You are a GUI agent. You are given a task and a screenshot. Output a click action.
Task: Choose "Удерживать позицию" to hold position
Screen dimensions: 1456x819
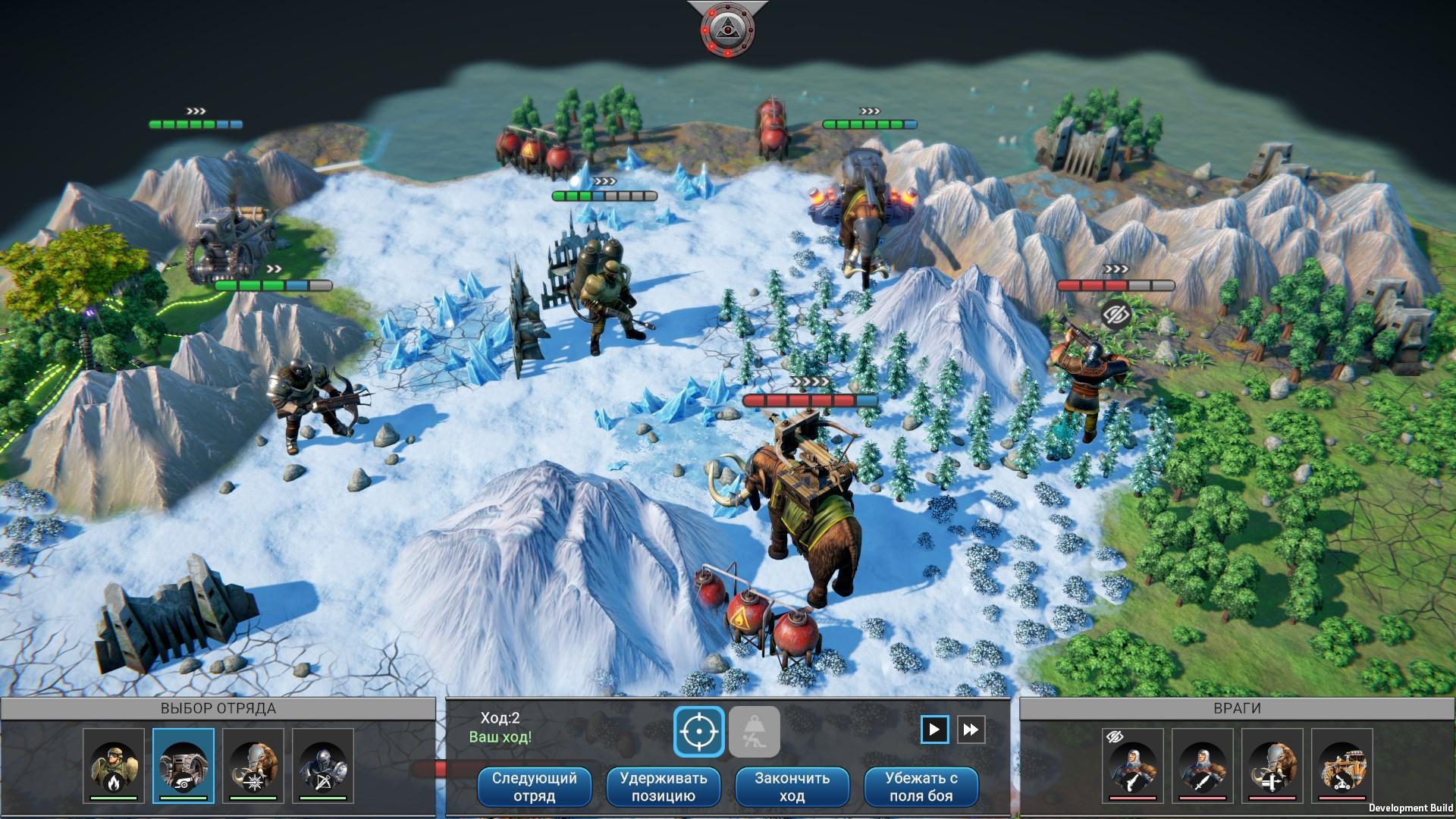(663, 787)
